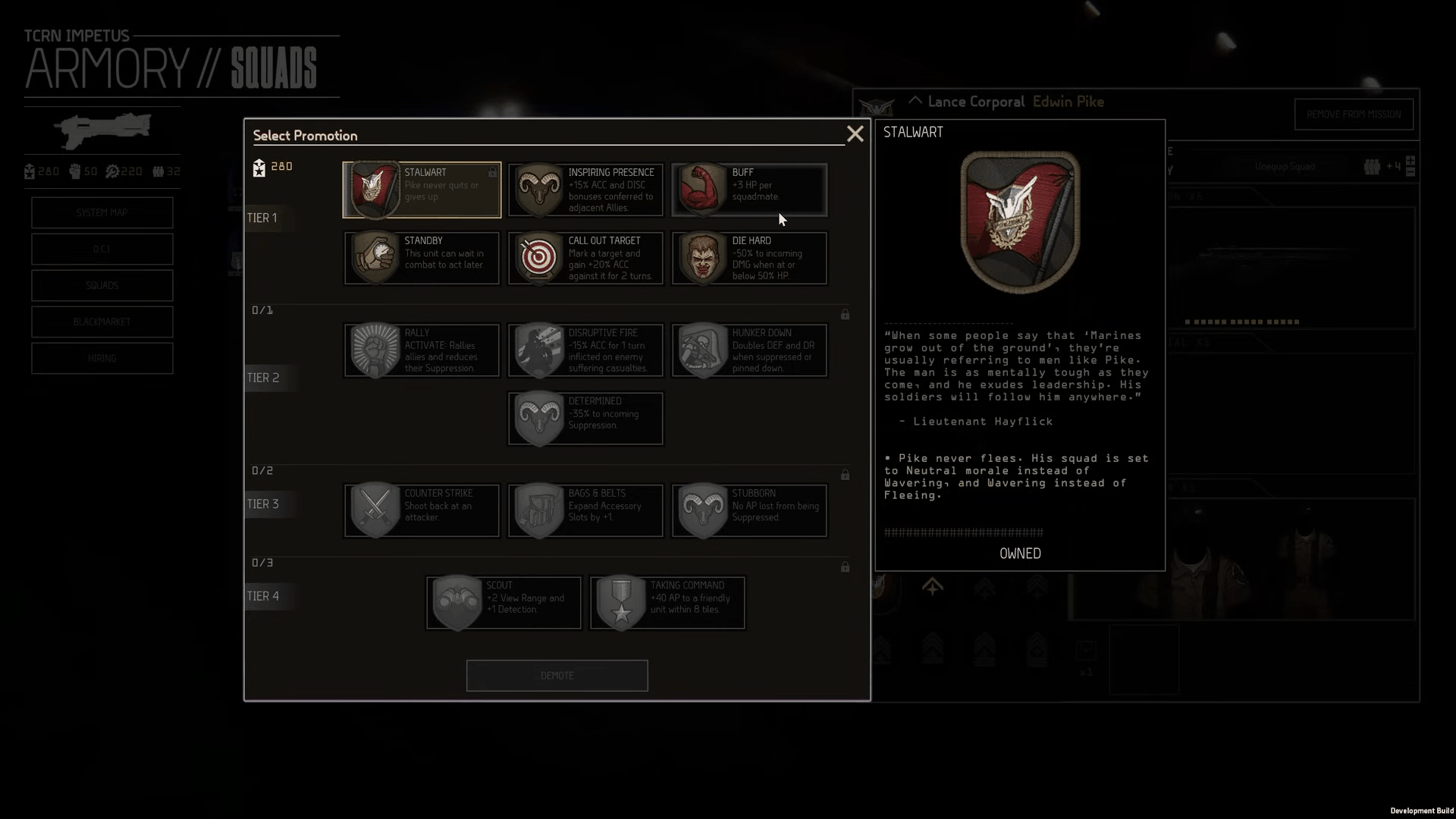
Task: Open the Blackmarket menu
Action: 102,322
